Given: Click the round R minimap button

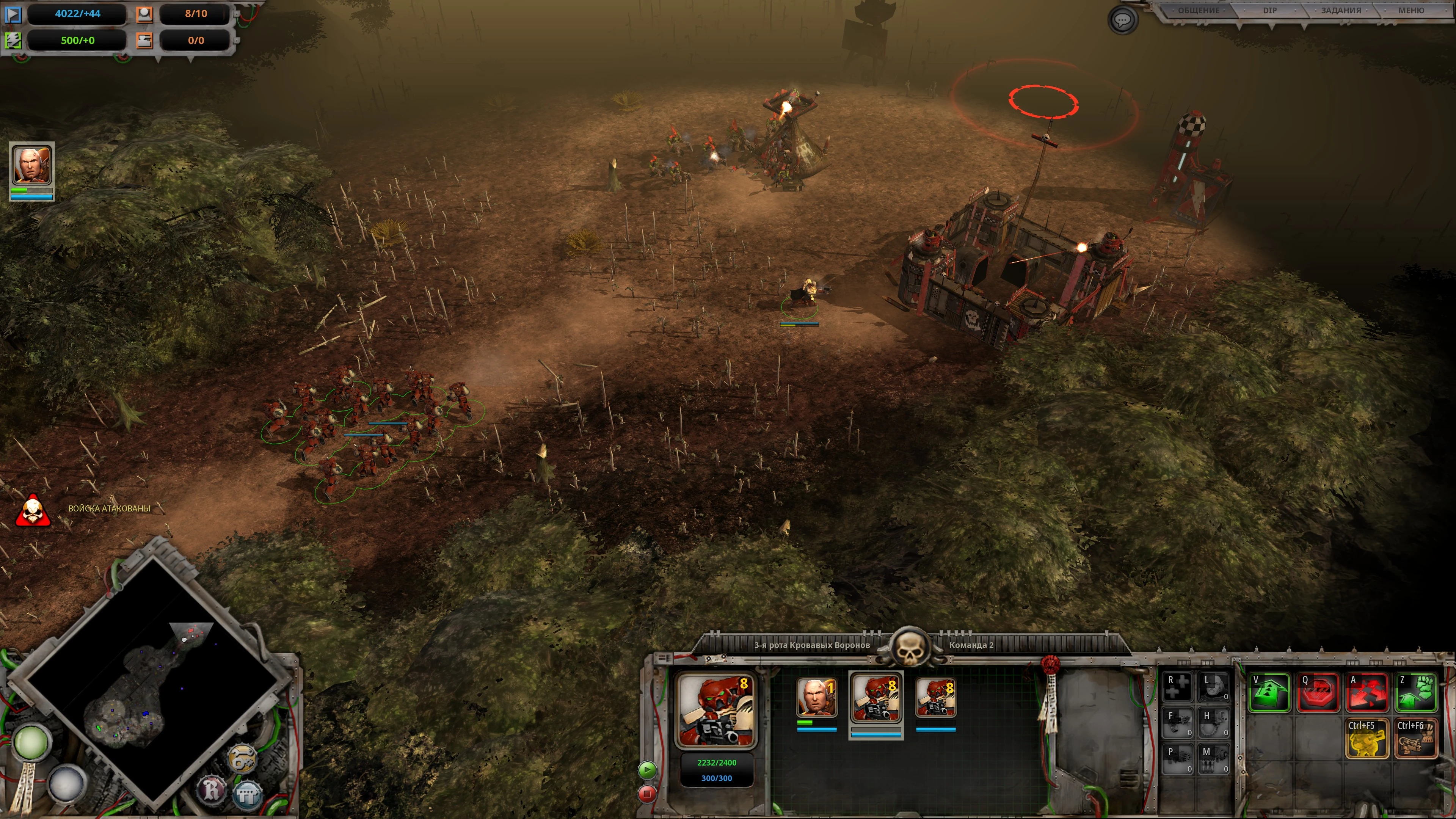Looking at the screenshot, I should pyautogui.click(x=211, y=789).
